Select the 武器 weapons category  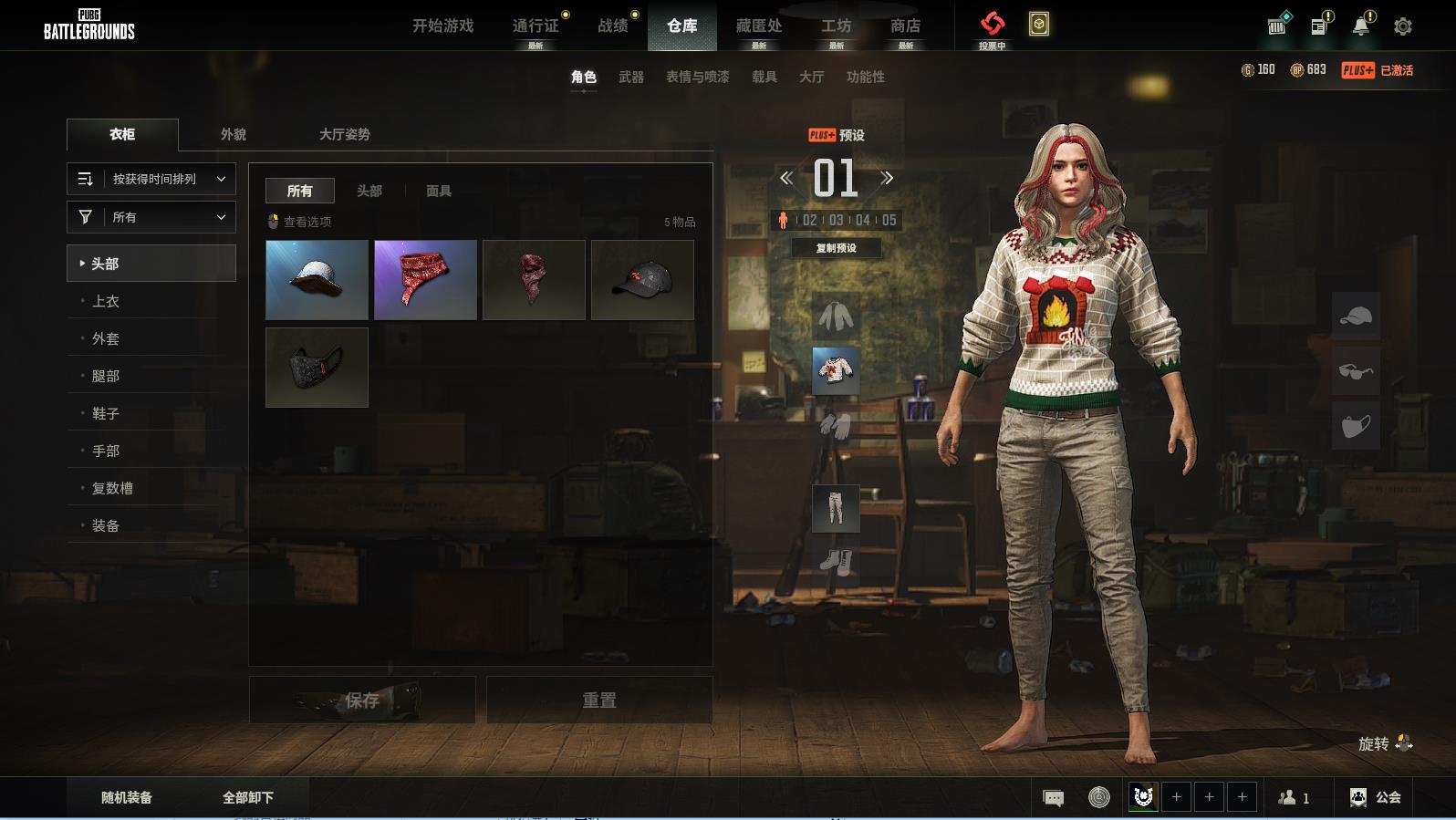point(631,78)
